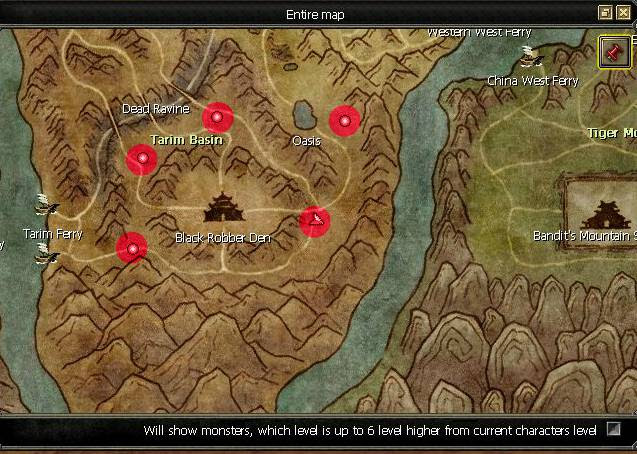The image size is (637, 454).
Task: Close the Entire map window
Action: [x=623, y=13]
